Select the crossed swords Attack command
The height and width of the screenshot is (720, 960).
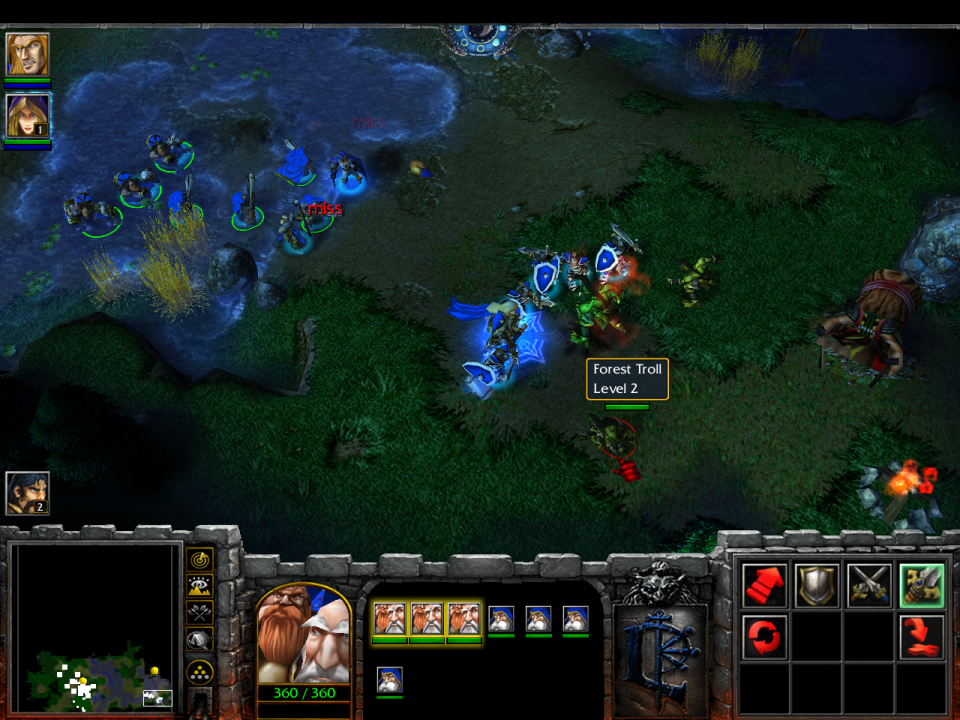(868, 586)
